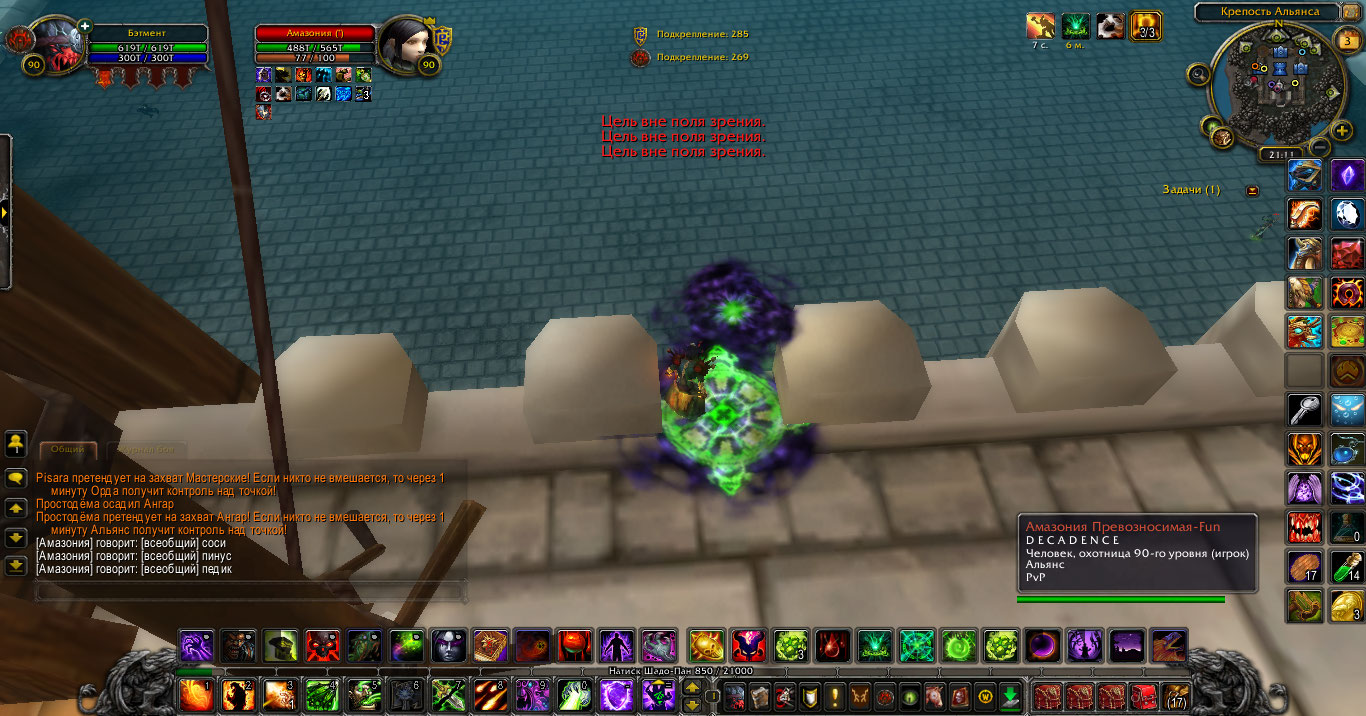Click the 3/3 buff icon at top
The height and width of the screenshot is (716, 1366).
(x=1145, y=26)
